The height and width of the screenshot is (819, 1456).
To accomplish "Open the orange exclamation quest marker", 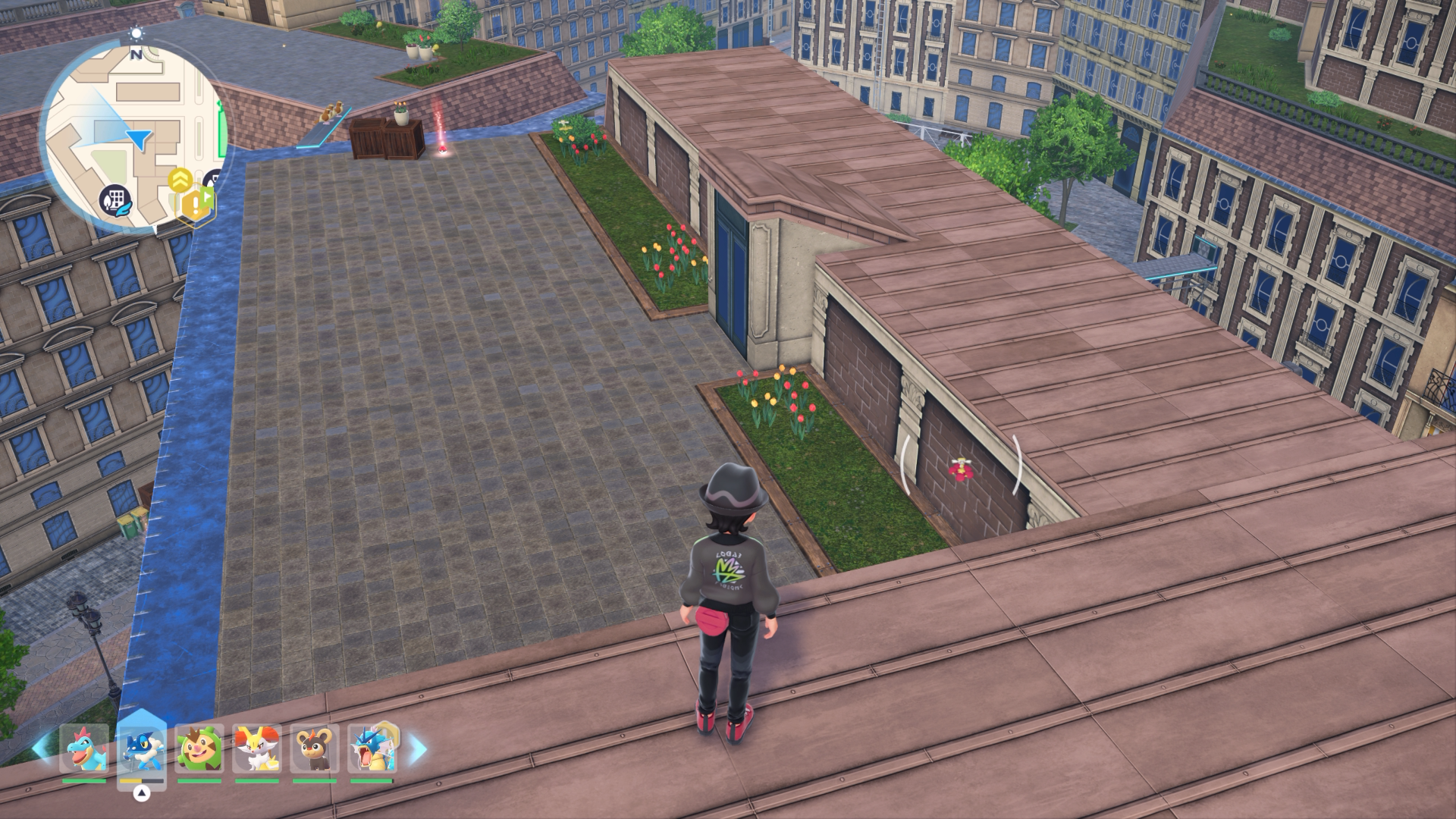I will click(196, 203).
